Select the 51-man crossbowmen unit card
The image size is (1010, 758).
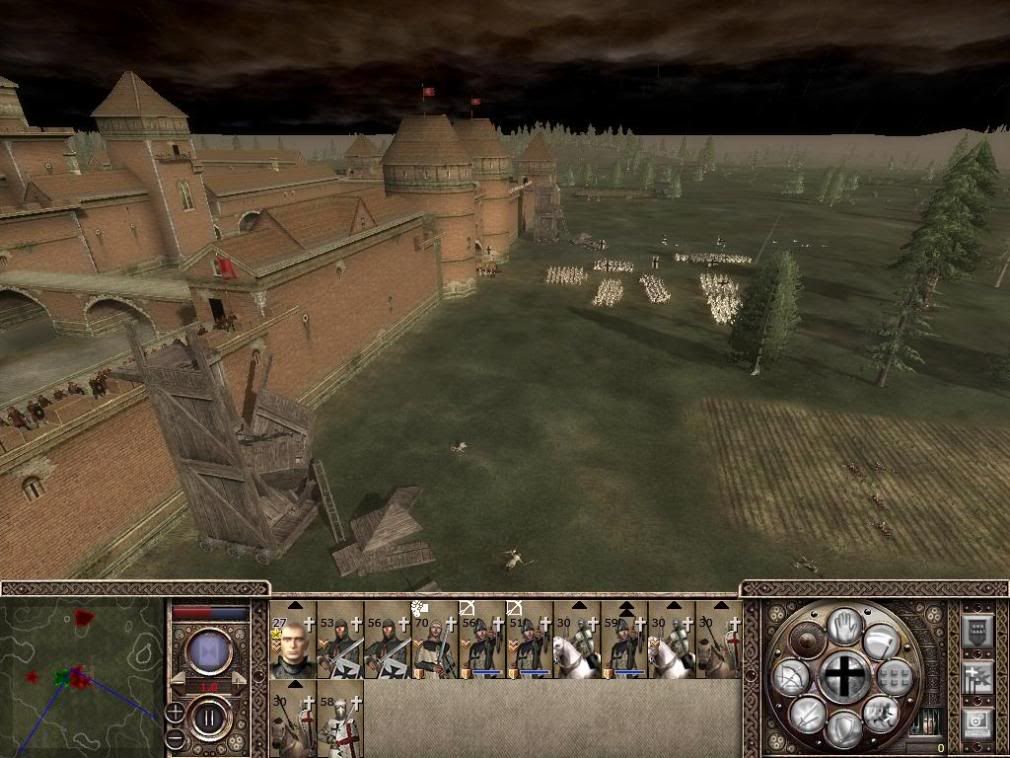[528, 640]
